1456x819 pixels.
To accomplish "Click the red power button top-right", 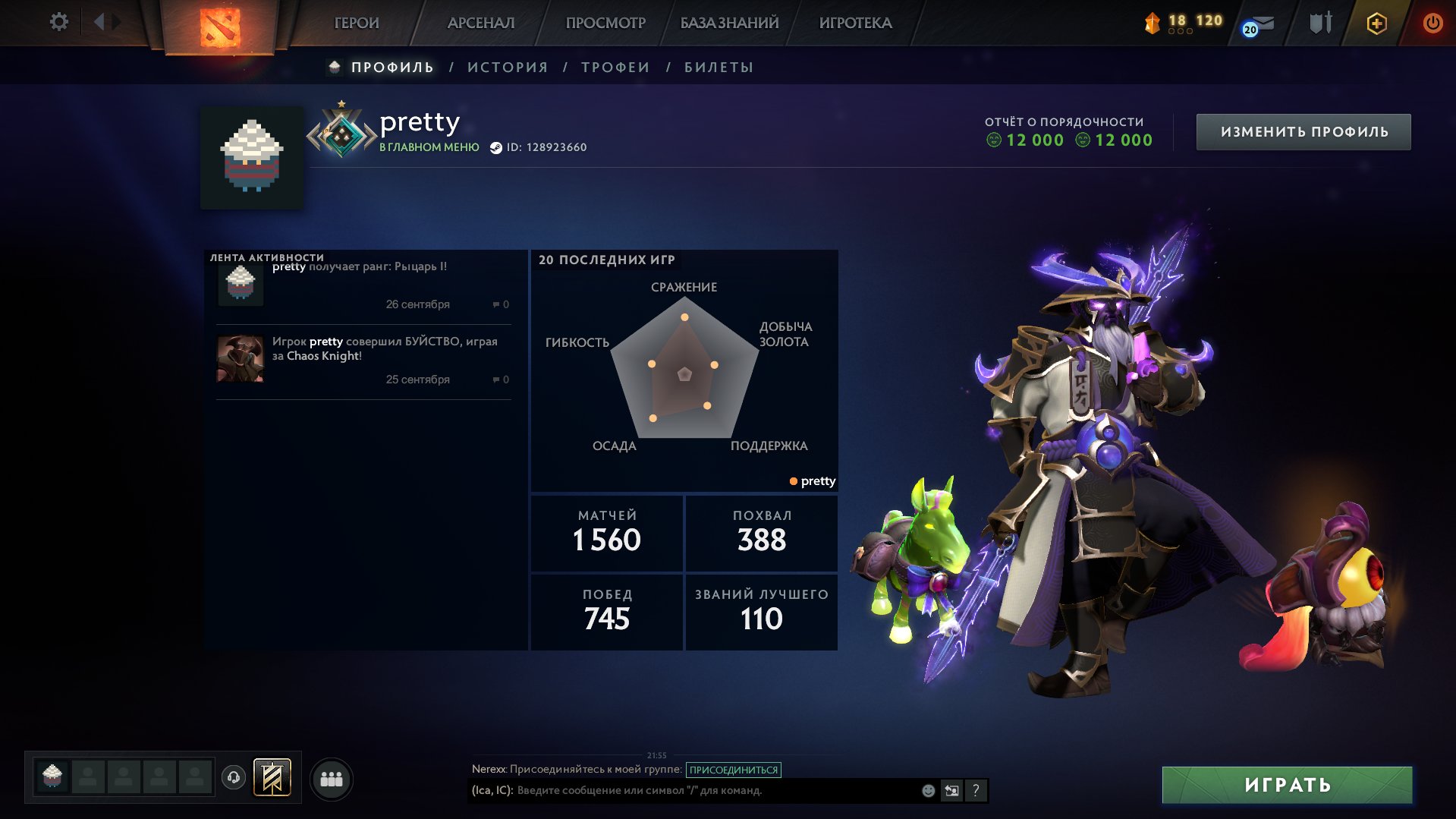I will [1432, 22].
